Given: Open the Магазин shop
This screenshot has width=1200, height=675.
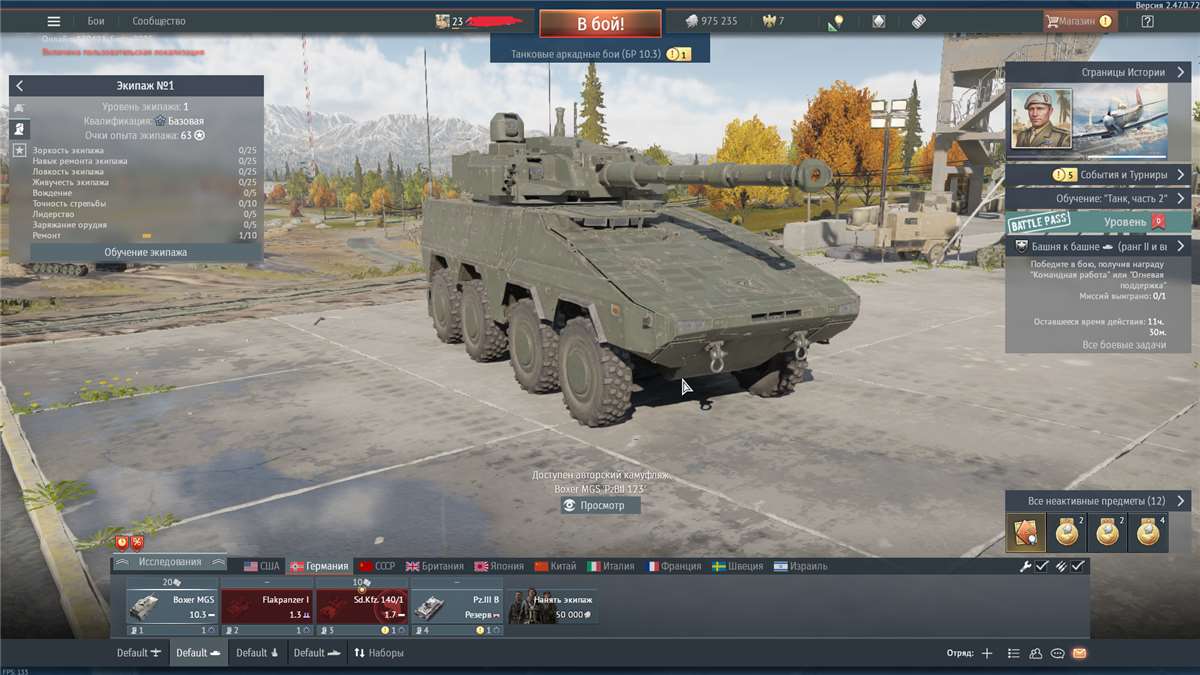Looking at the screenshot, I should tap(1078, 21).
